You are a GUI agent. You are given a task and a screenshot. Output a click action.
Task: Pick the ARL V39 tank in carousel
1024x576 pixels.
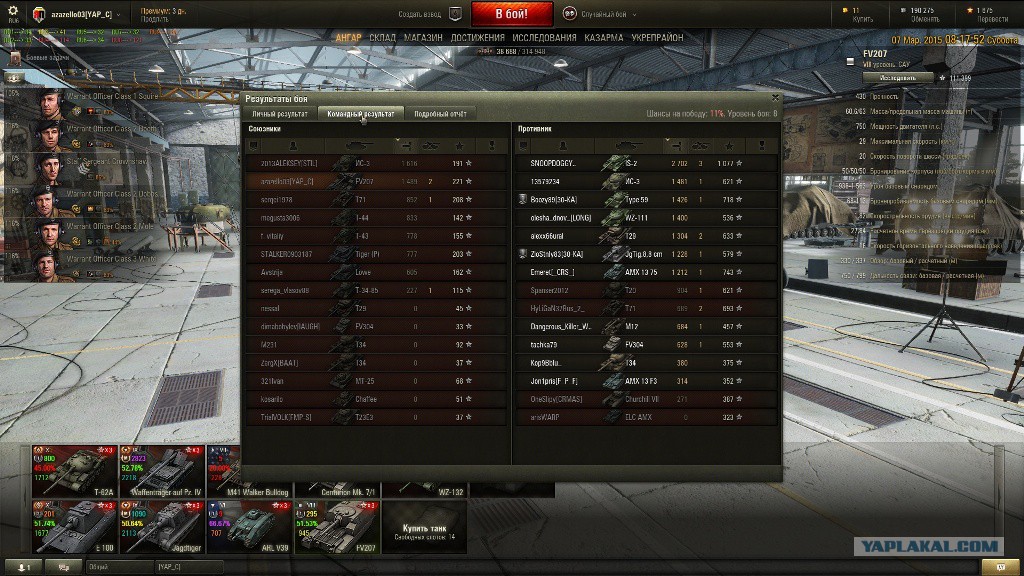click(250, 525)
